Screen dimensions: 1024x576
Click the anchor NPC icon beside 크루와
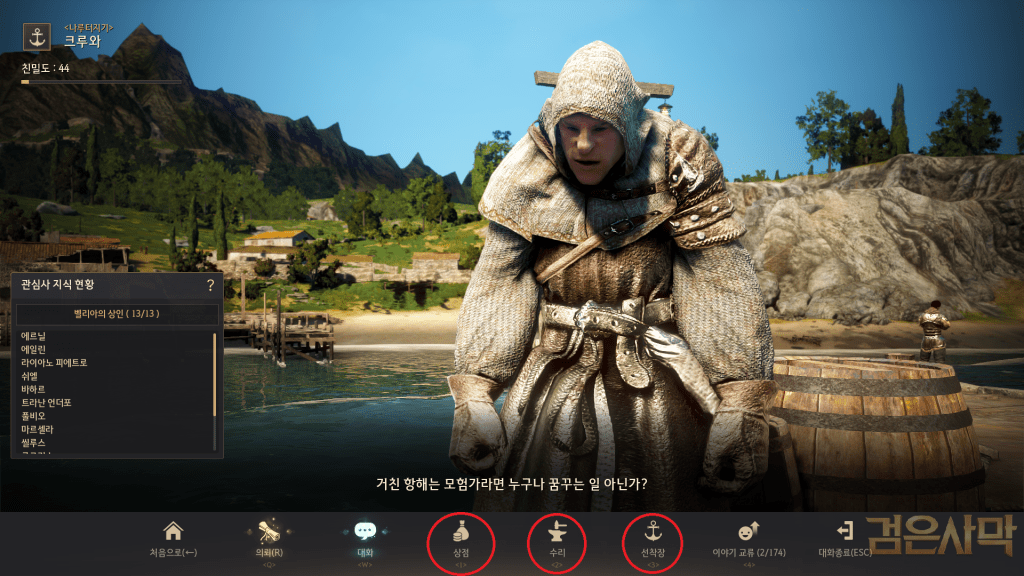point(37,37)
